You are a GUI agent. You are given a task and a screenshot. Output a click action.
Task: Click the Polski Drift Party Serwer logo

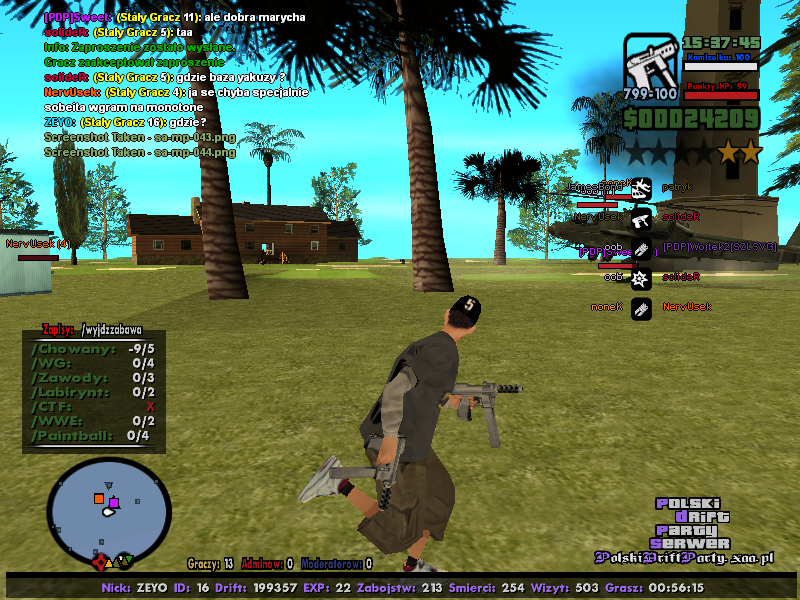692,523
